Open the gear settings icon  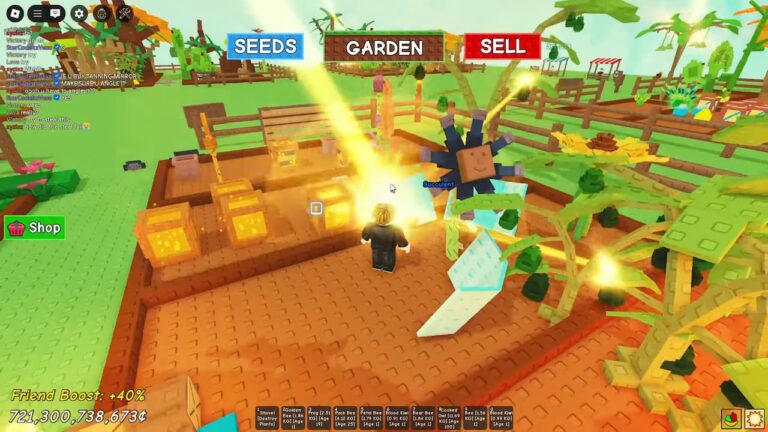(x=78, y=13)
